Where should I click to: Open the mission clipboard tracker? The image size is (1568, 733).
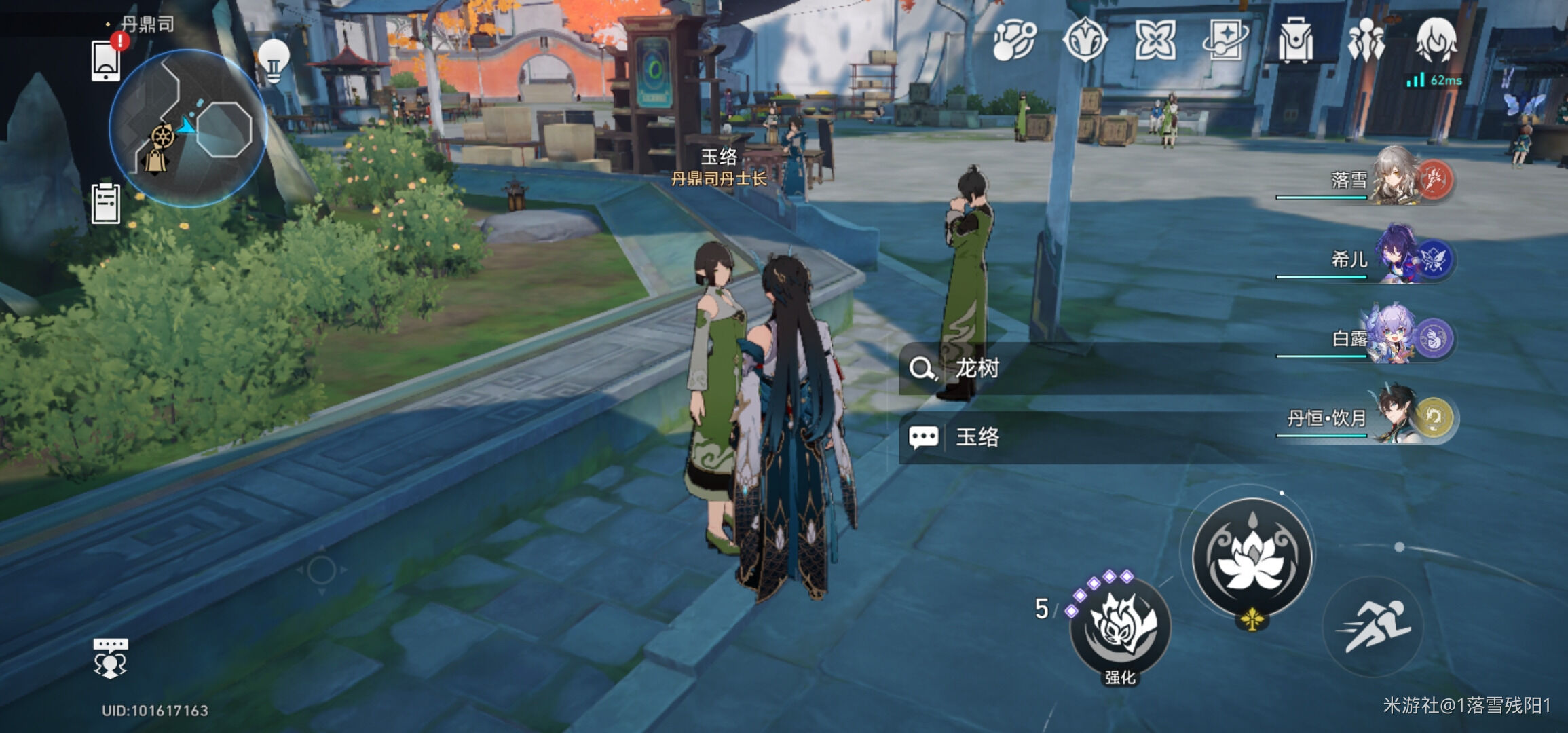(x=106, y=203)
